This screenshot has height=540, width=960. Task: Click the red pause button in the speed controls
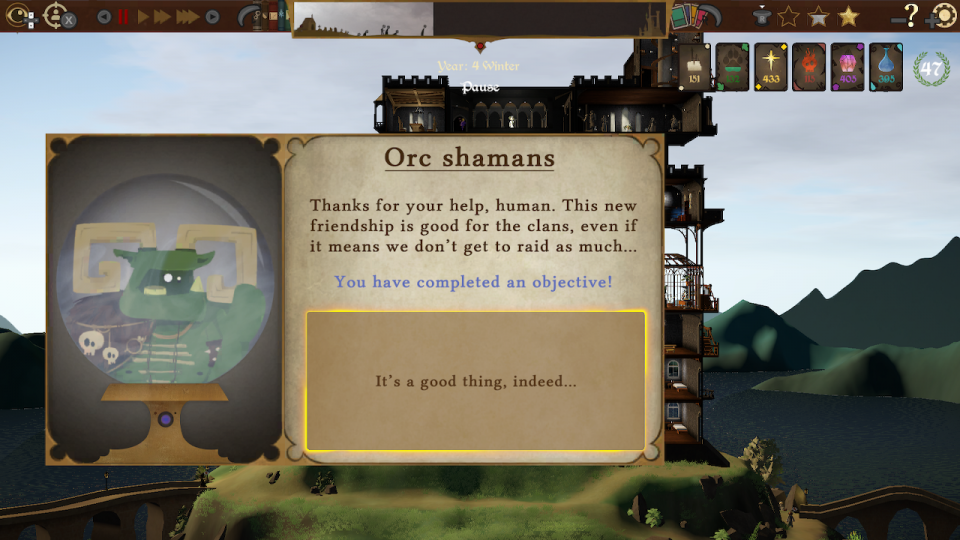tap(124, 16)
